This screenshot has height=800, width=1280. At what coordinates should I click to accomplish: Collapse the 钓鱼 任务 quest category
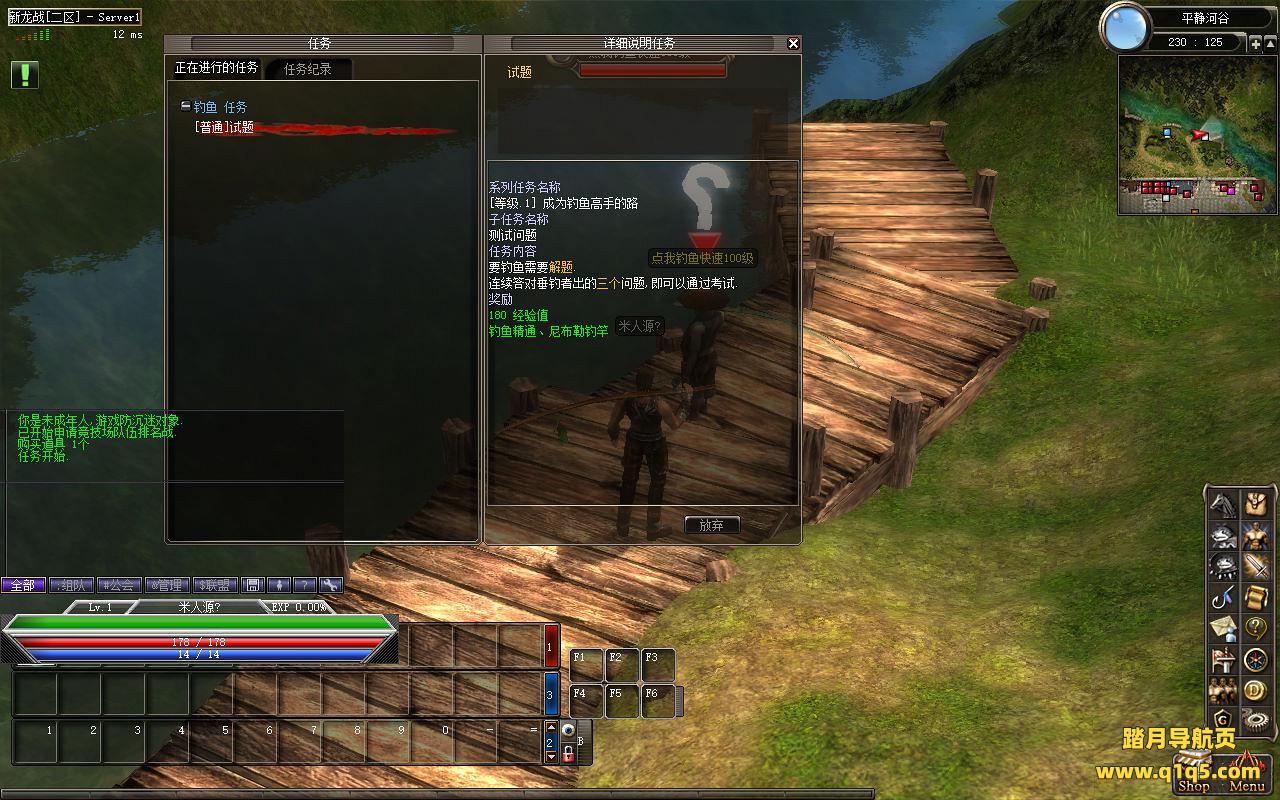point(185,106)
